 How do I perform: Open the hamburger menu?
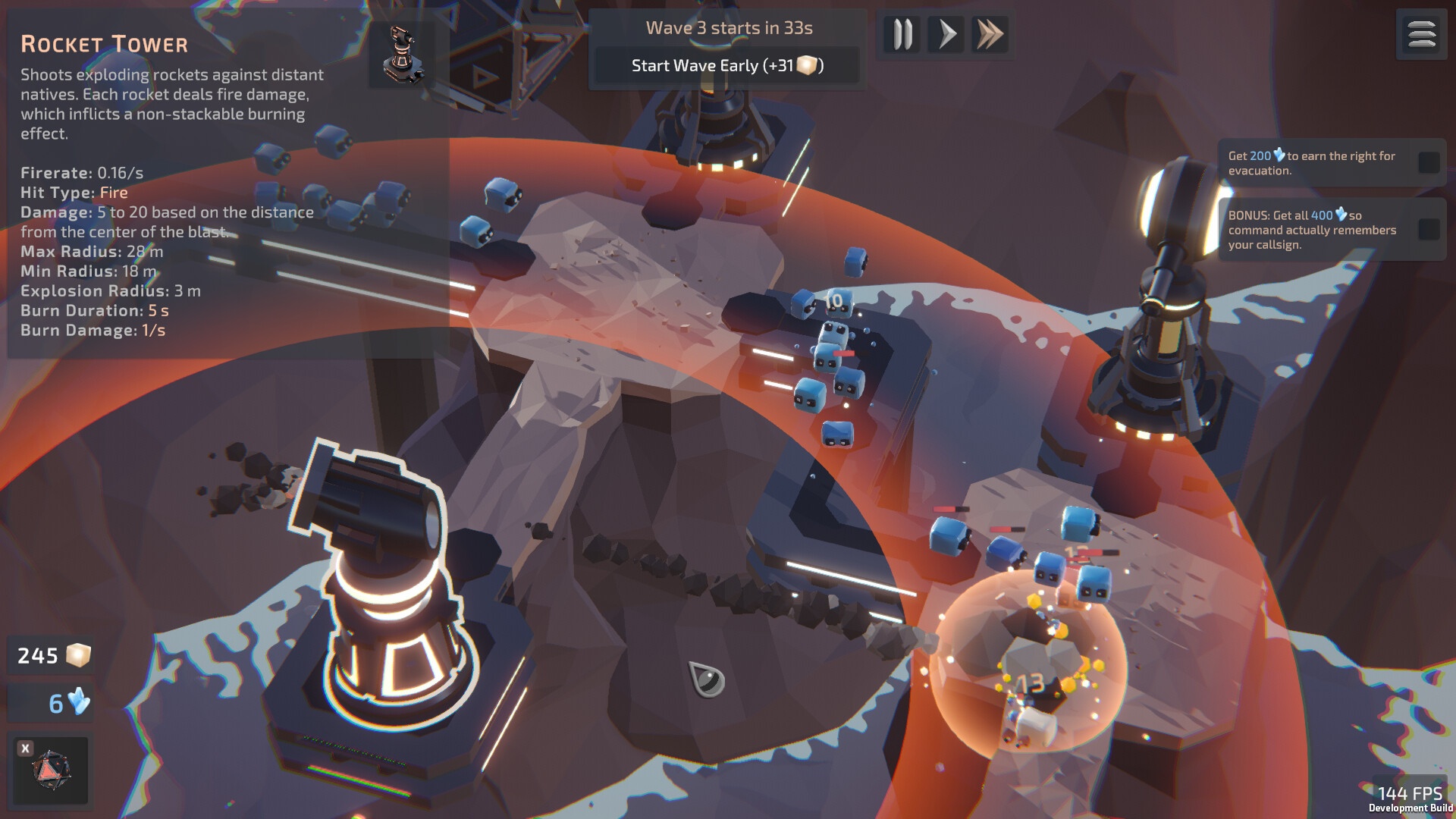click(1421, 35)
